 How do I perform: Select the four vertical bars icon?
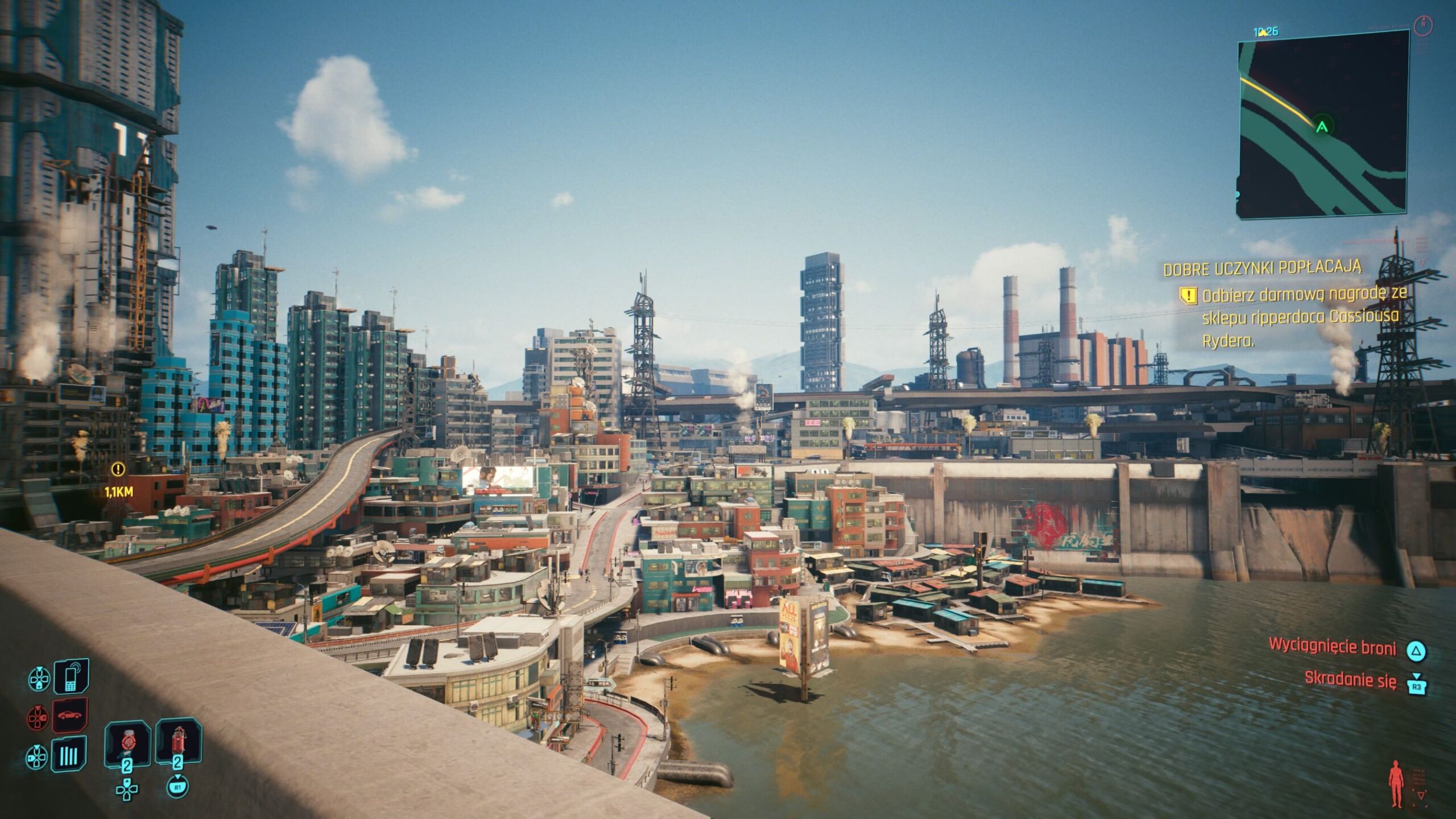click(69, 755)
